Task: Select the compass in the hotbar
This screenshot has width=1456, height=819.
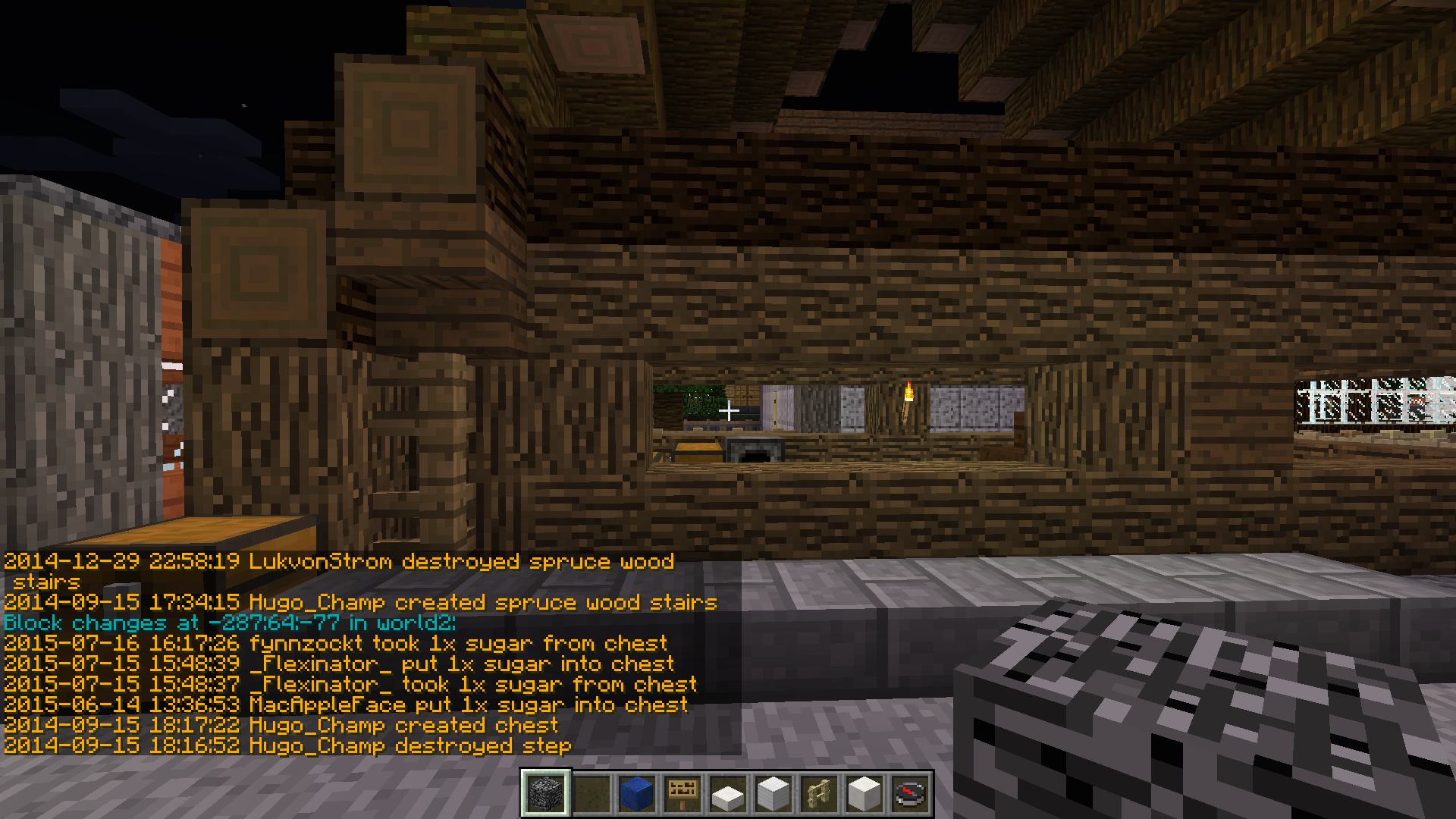Action: pyautogui.click(x=910, y=794)
